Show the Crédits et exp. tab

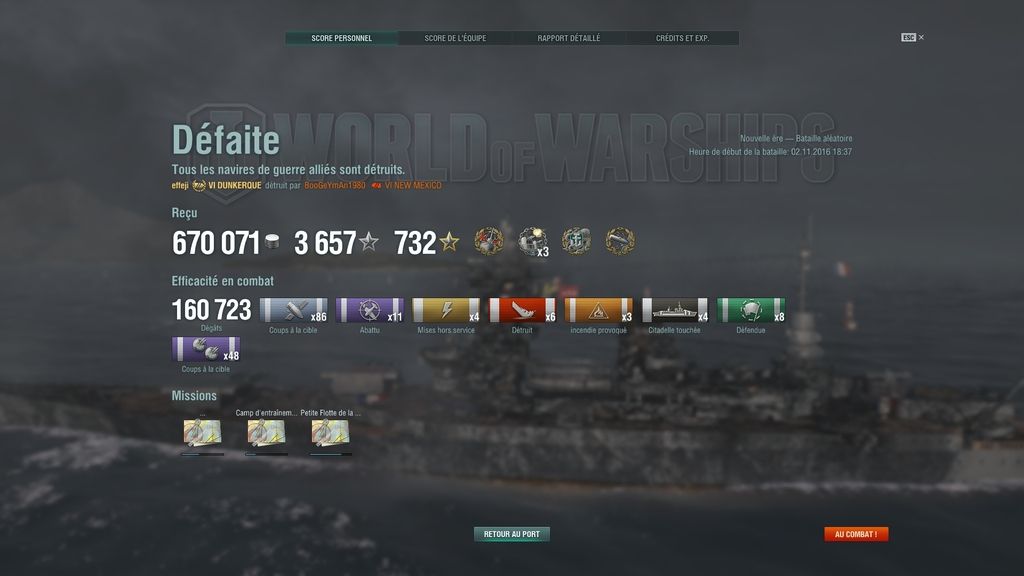coord(682,38)
